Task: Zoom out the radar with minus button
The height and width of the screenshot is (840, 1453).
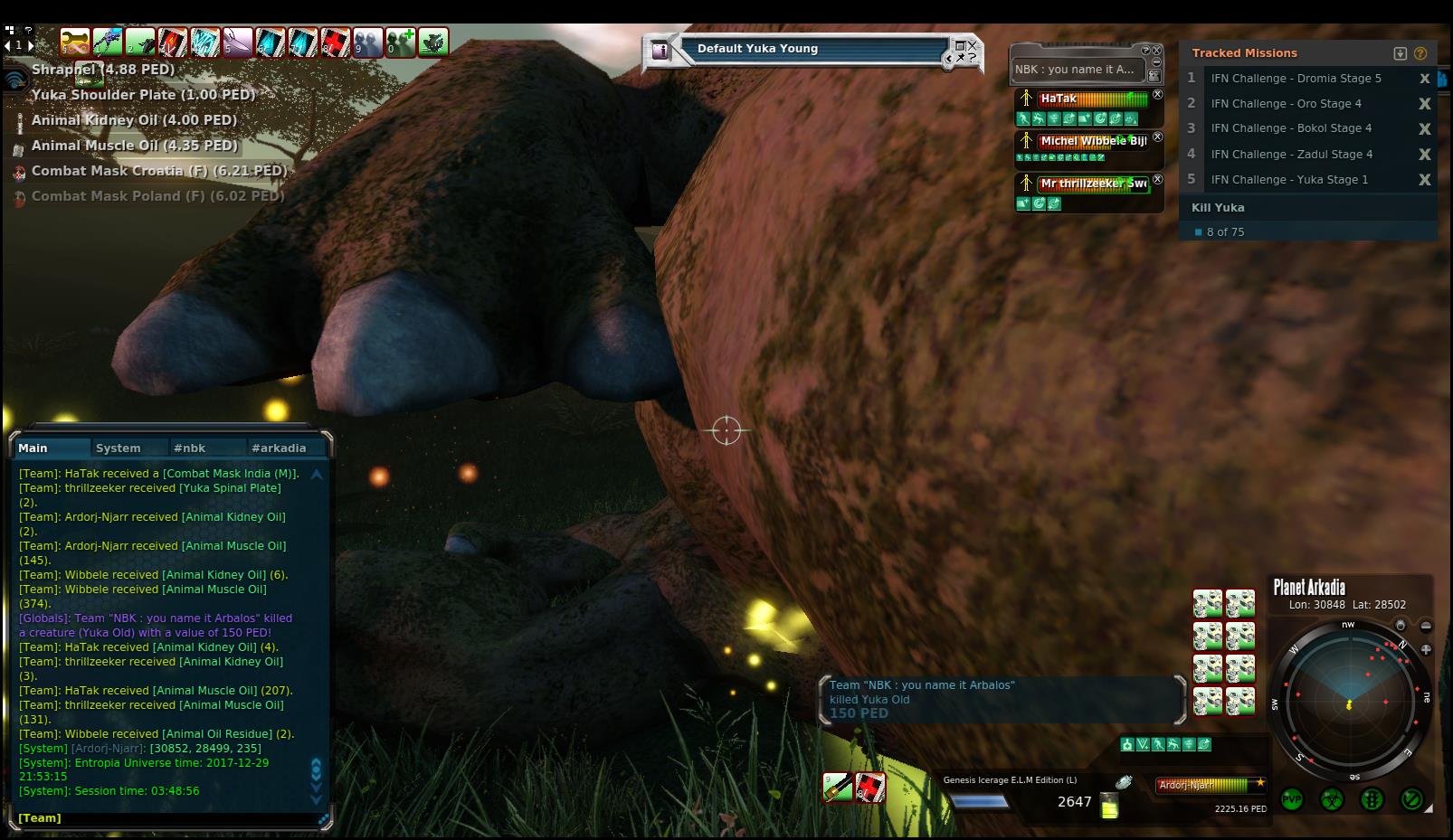Action: 1426,626
